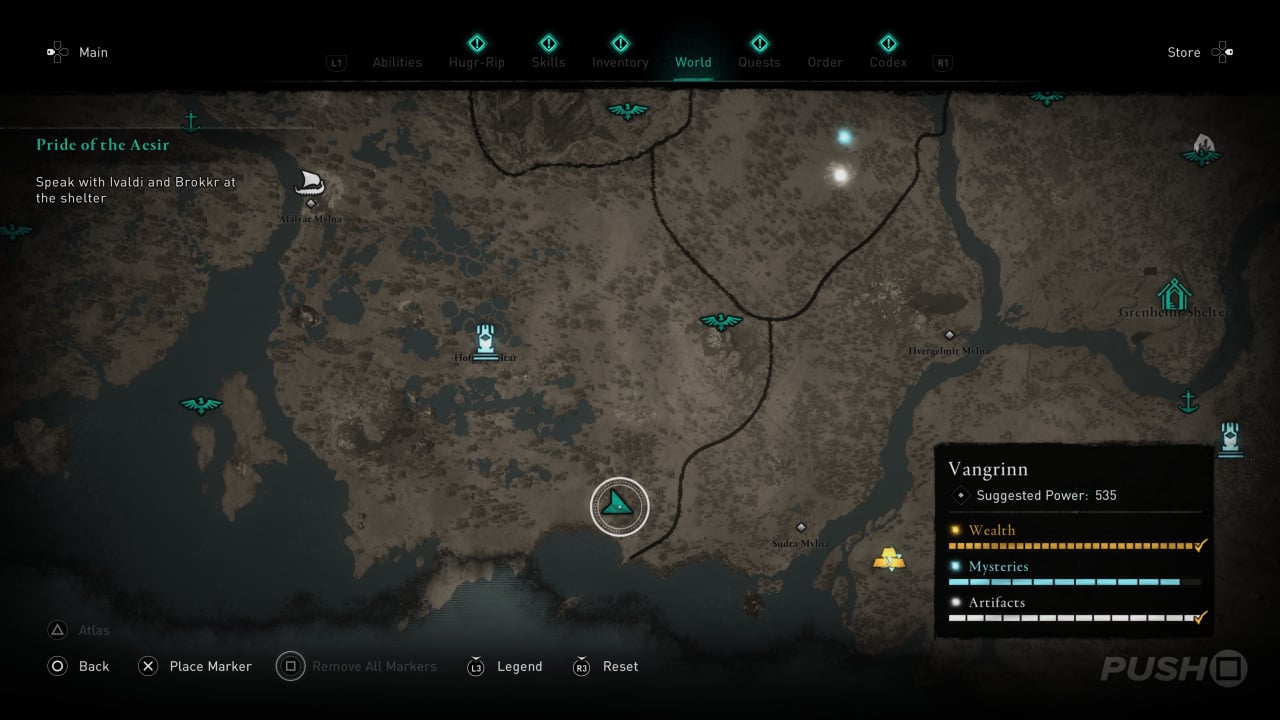This screenshot has height=720, width=1280.
Task: Open the Store
Action: (x=1184, y=52)
